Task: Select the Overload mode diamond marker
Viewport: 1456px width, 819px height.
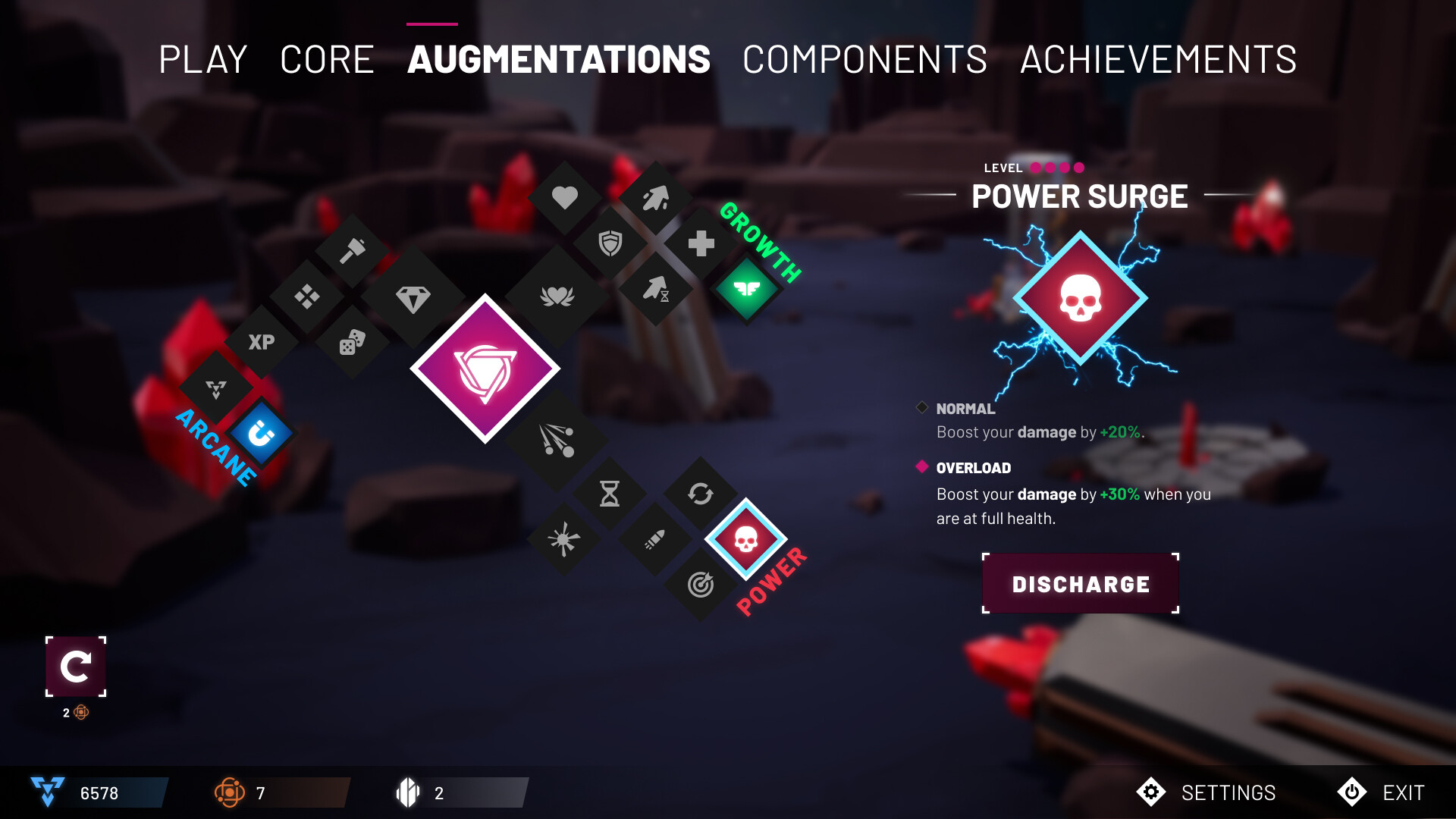Action: 921,468
